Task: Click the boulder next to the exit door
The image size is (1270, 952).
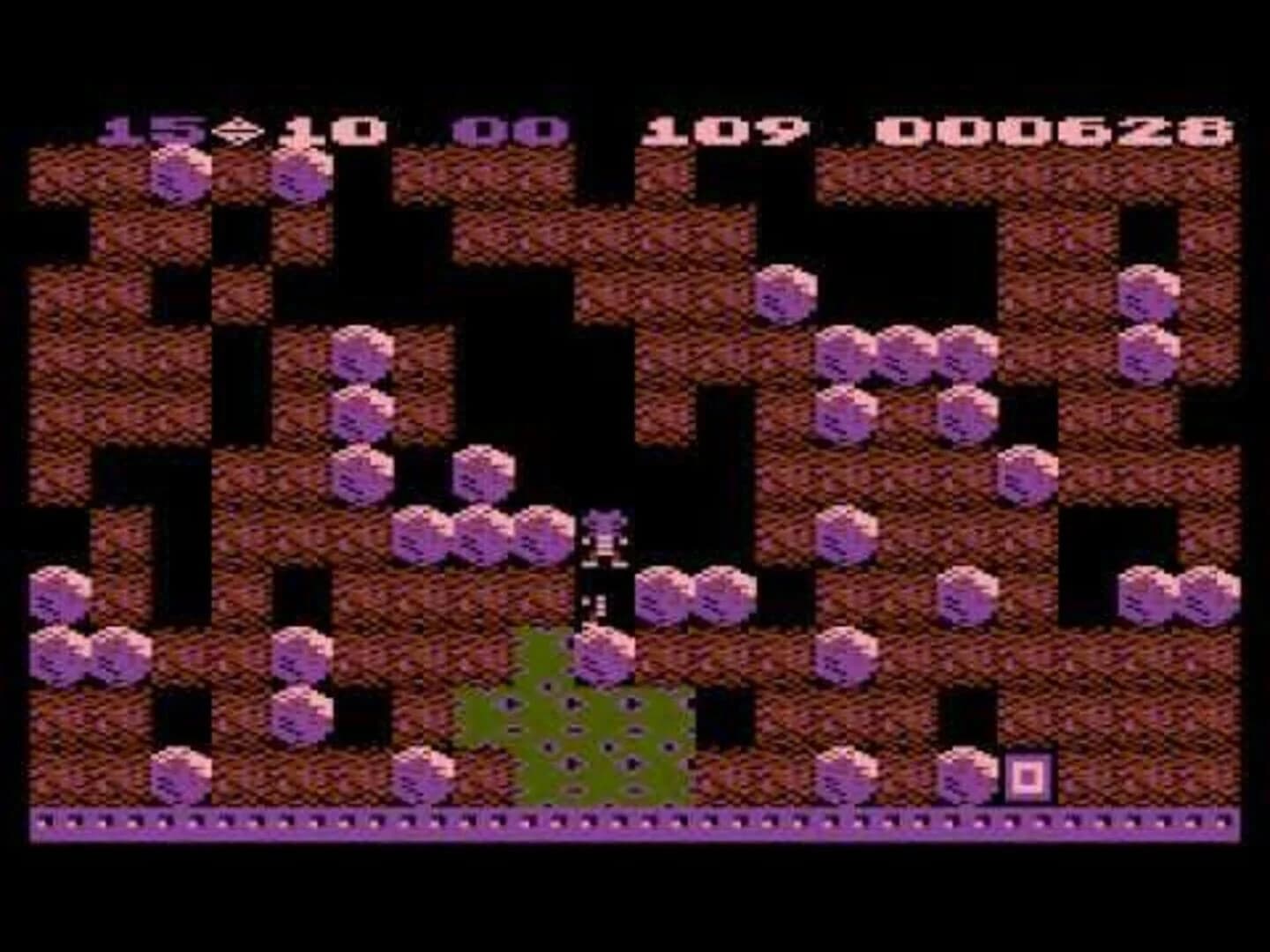Action: pyautogui.click(x=966, y=776)
